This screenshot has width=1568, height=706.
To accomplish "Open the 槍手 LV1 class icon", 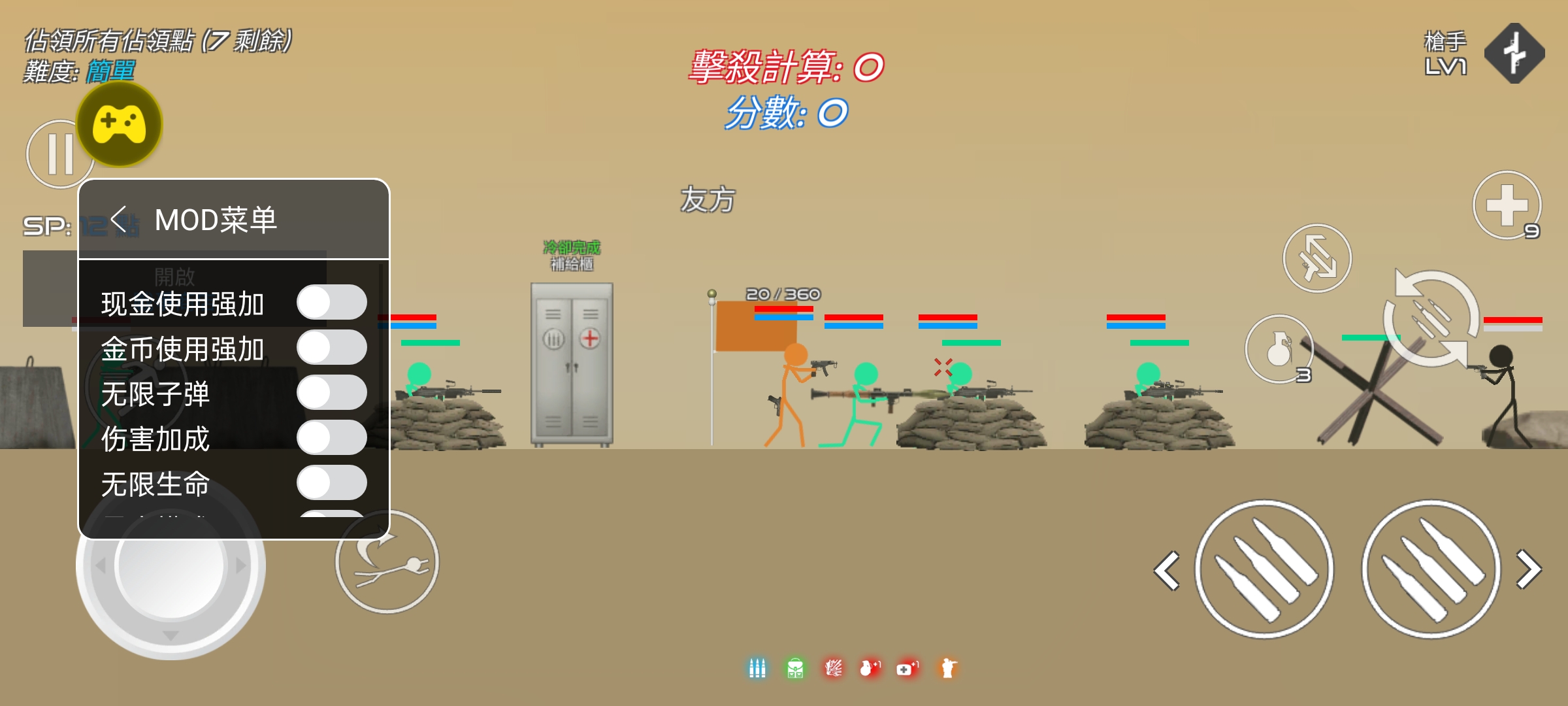I will [1514, 54].
